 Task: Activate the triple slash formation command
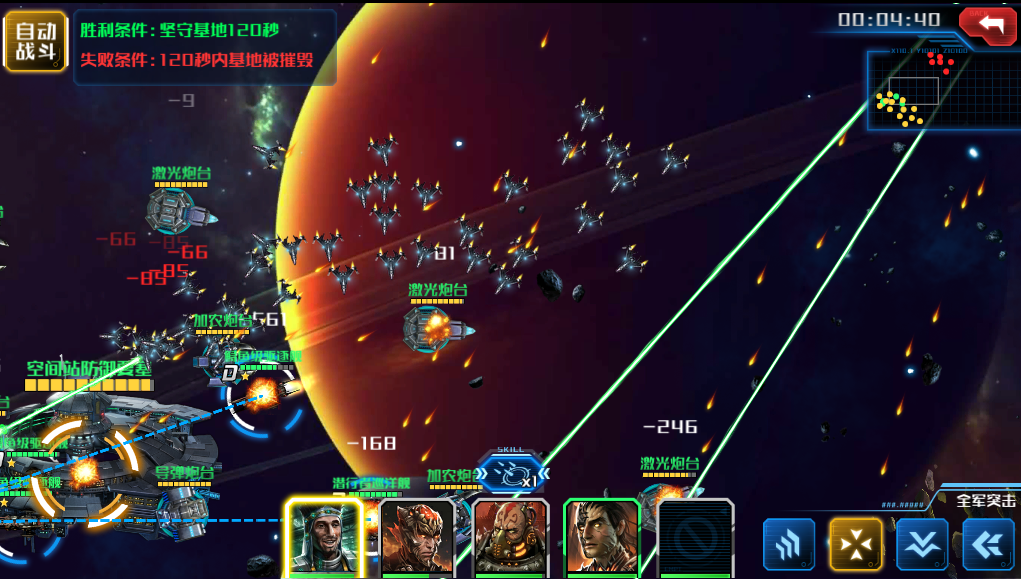click(789, 545)
